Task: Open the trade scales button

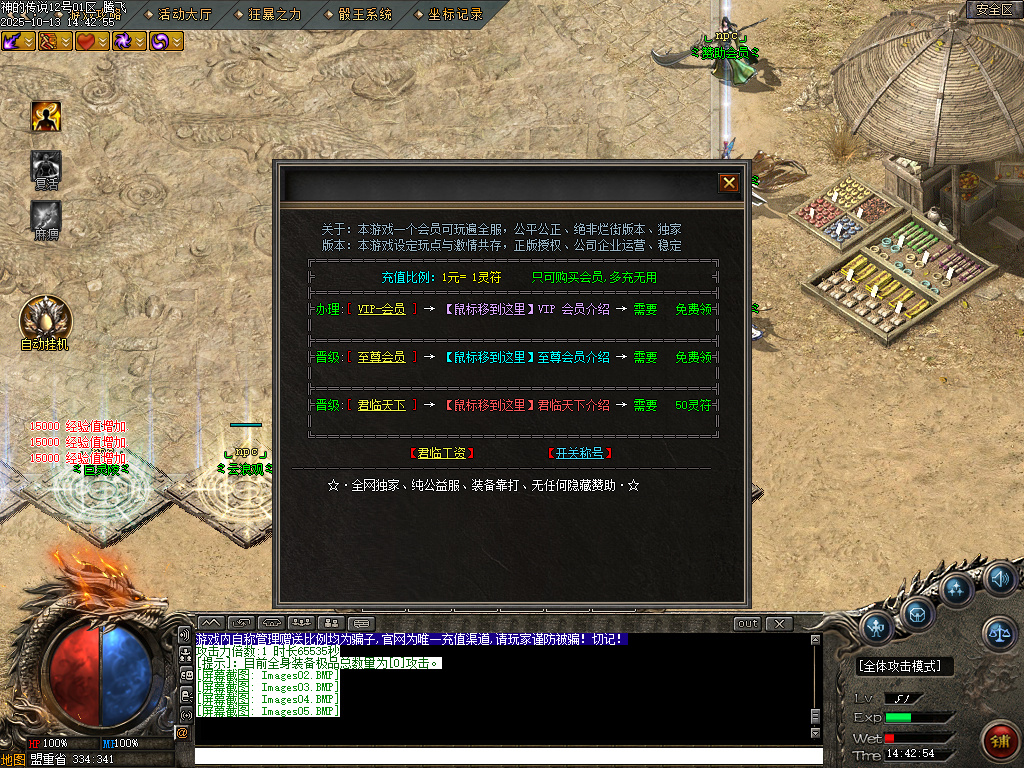Action: 1000,630
